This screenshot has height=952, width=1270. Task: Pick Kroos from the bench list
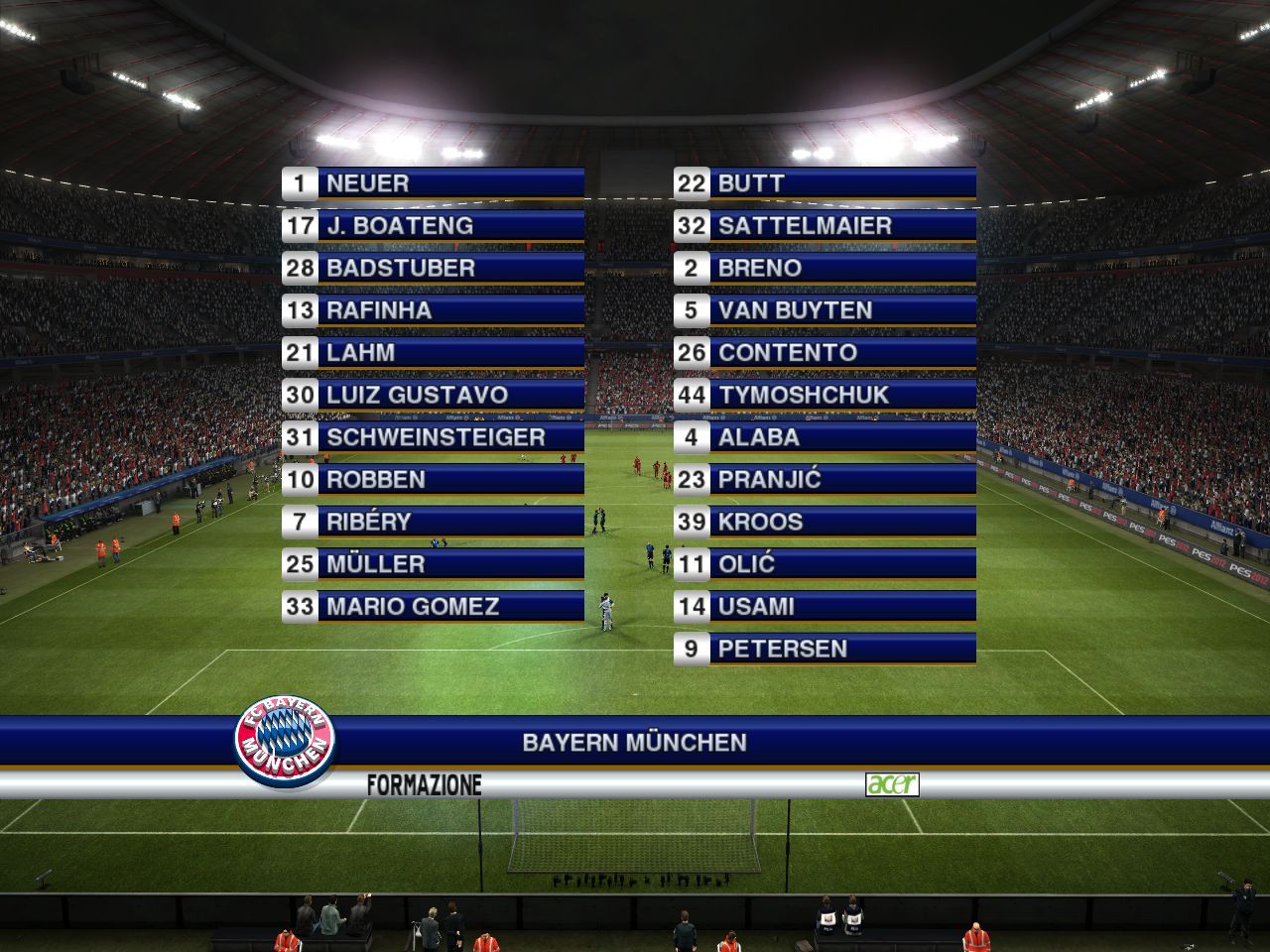[825, 522]
